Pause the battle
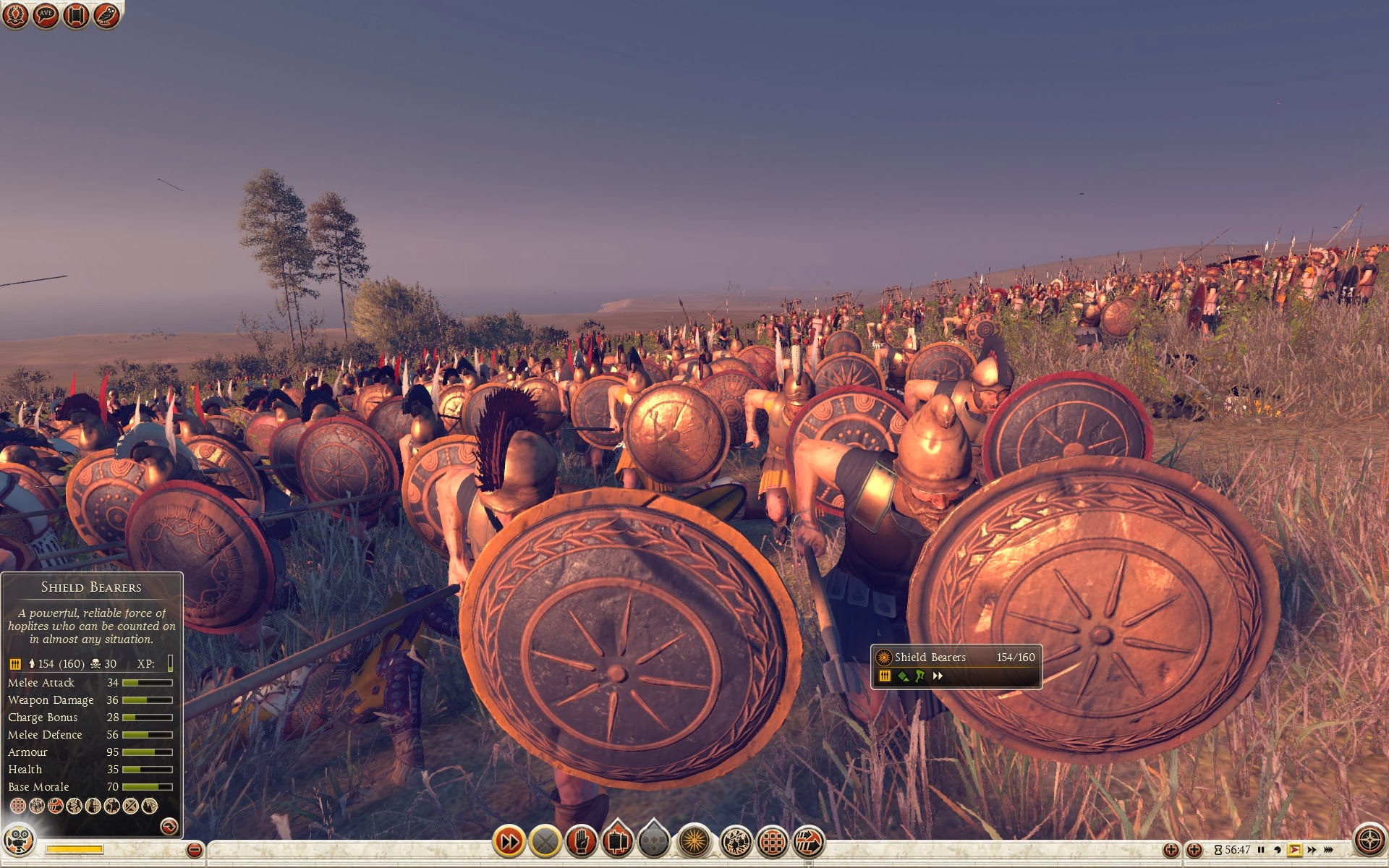The width and height of the screenshot is (1389, 868). pyautogui.click(x=1261, y=850)
